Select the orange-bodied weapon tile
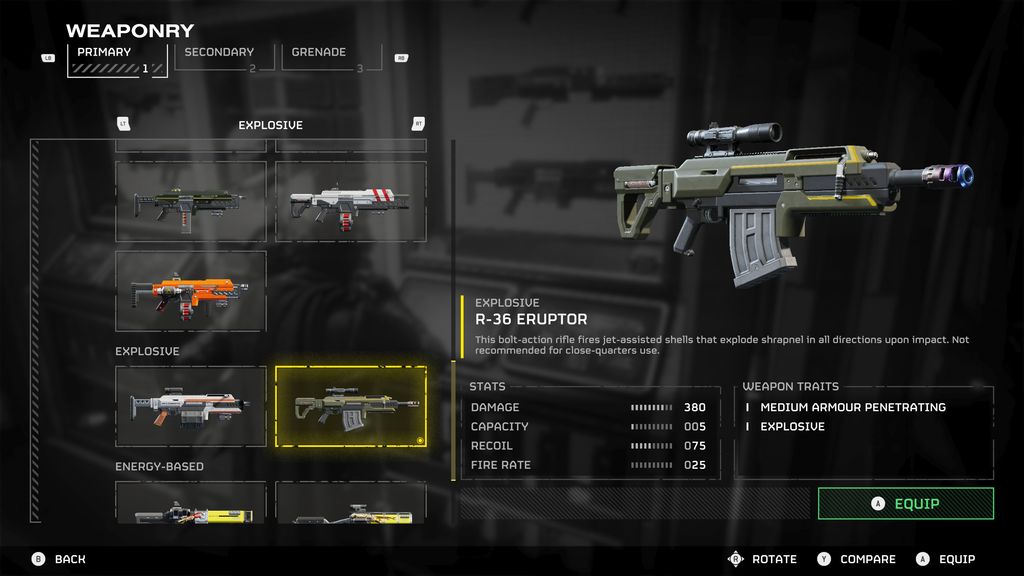 point(191,291)
